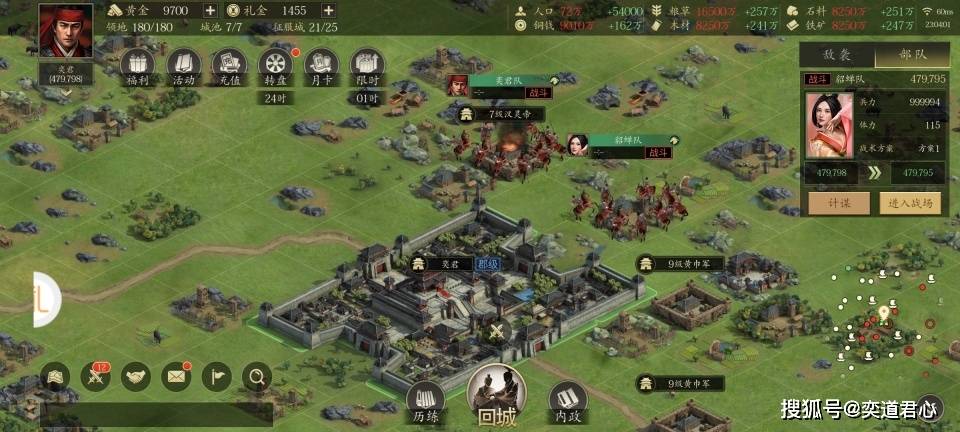The width and height of the screenshot is (960, 432).
Task: Open the 活动 events icon
Action: [x=183, y=67]
